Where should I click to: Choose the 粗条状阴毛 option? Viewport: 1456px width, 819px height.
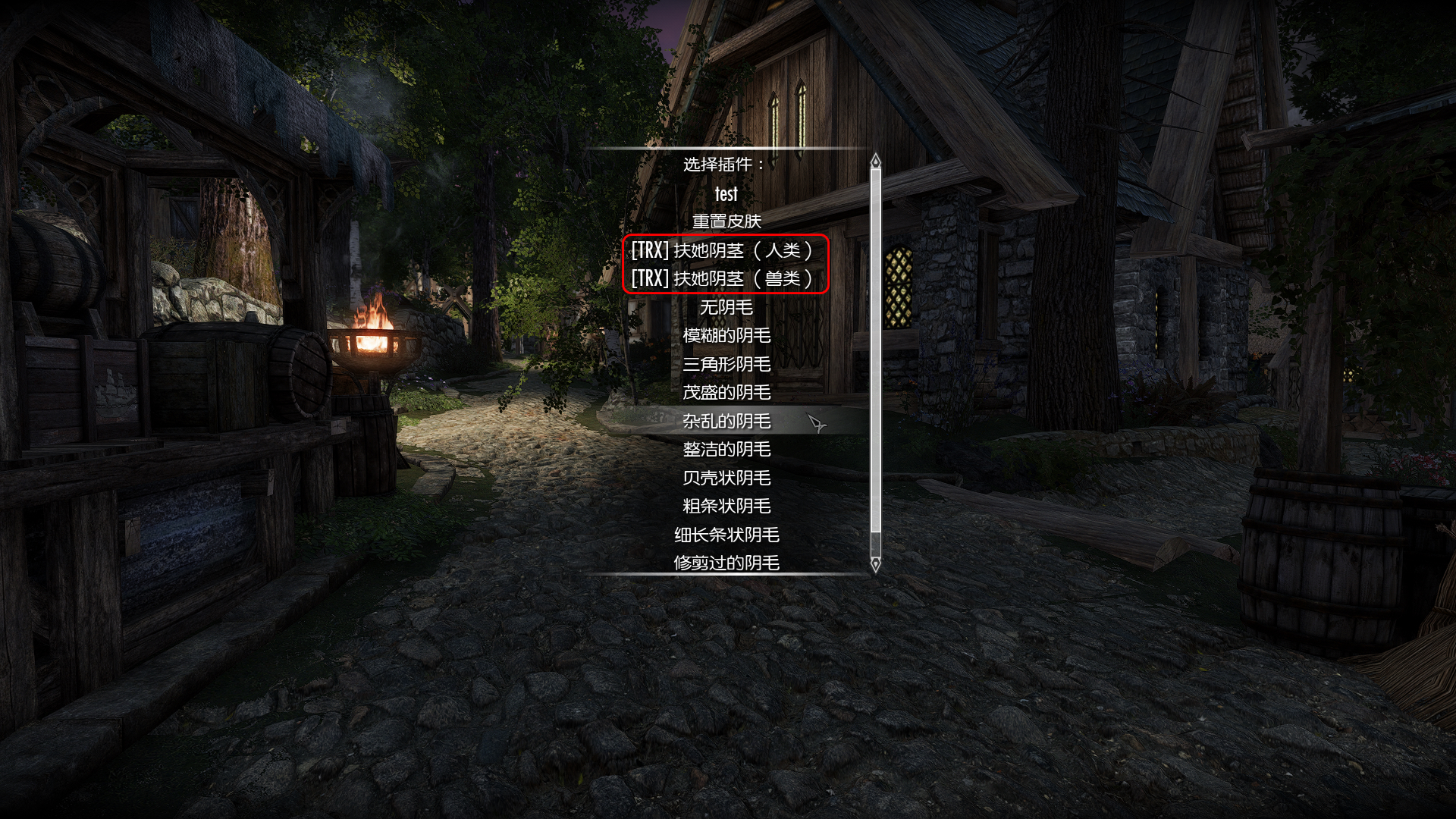point(726,506)
